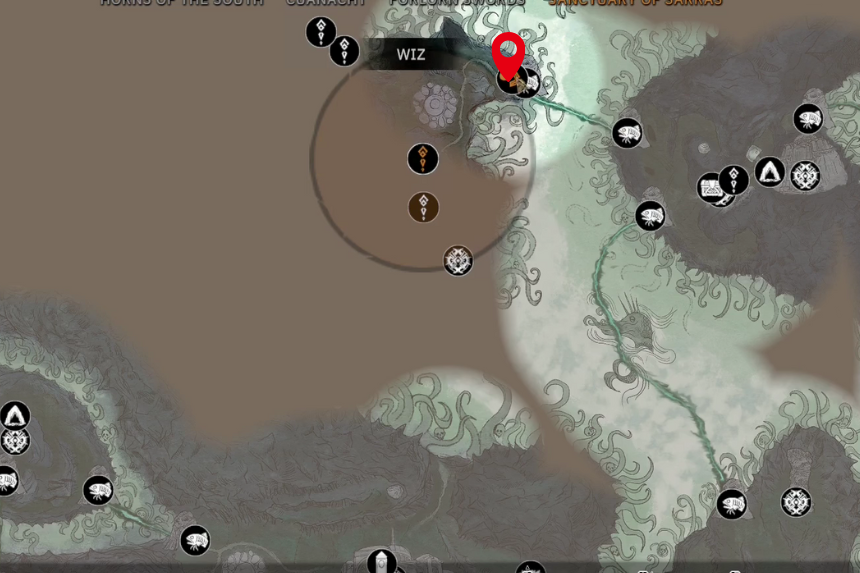Select the ornate emblem marker on circle's edge
The image size is (860, 573).
pos(458,261)
